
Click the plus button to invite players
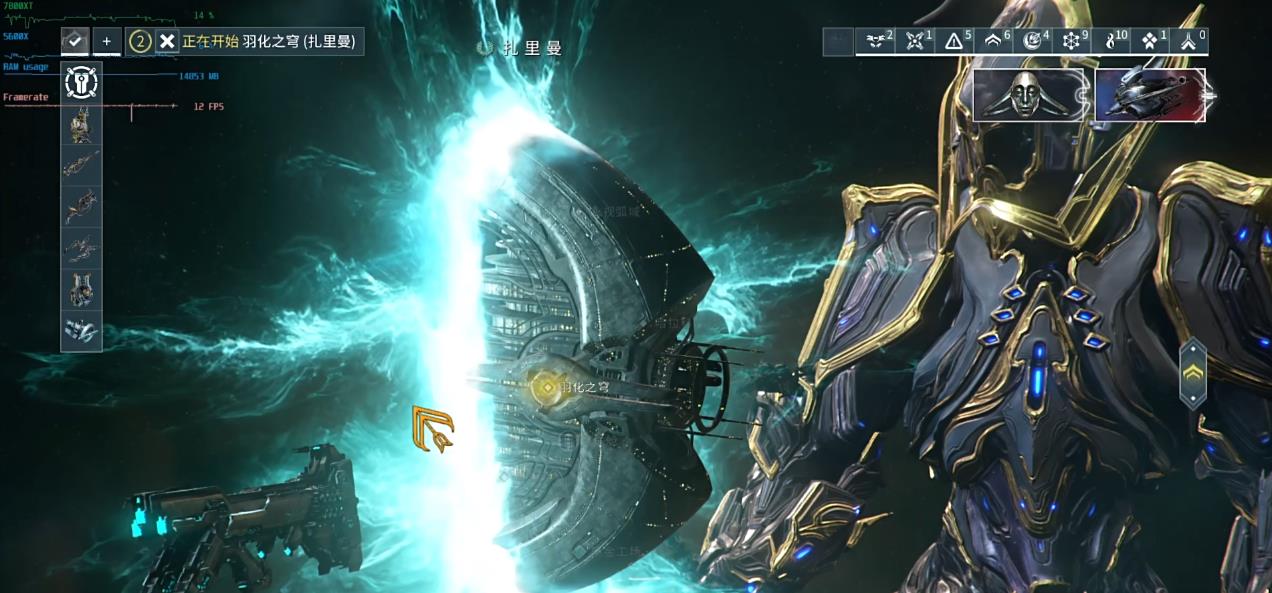[x=107, y=42]
